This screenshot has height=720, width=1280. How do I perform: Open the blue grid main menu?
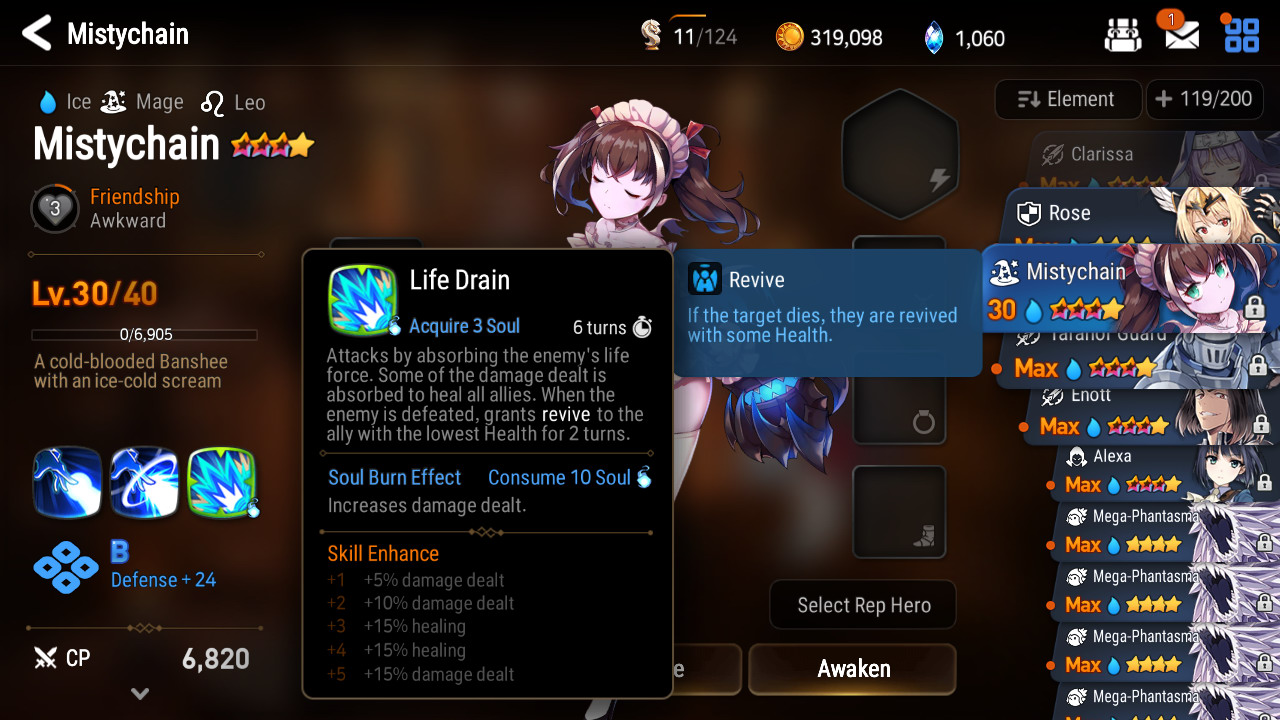point(1242,35)
